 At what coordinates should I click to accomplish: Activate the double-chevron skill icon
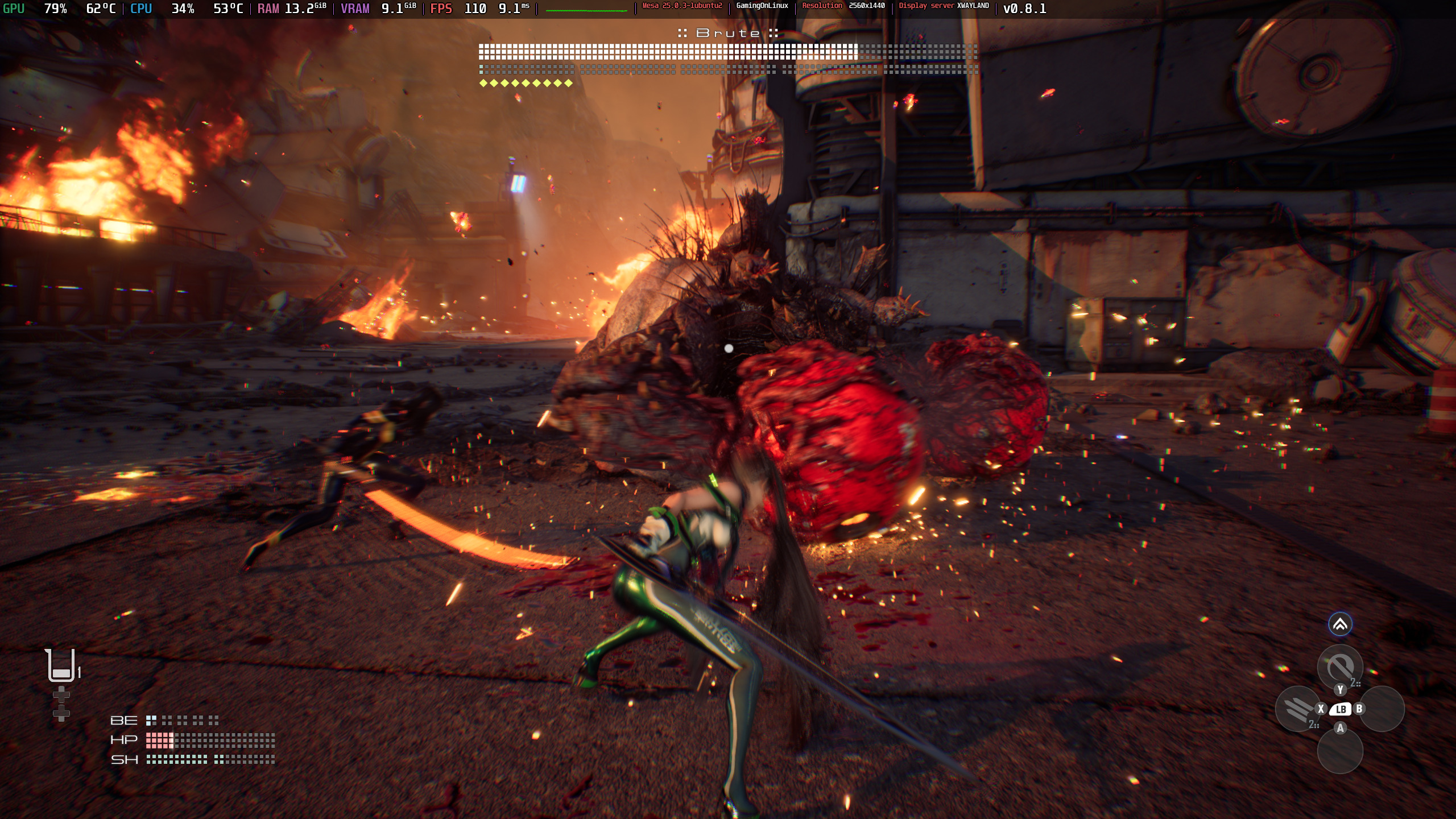tap(1340, 624)
